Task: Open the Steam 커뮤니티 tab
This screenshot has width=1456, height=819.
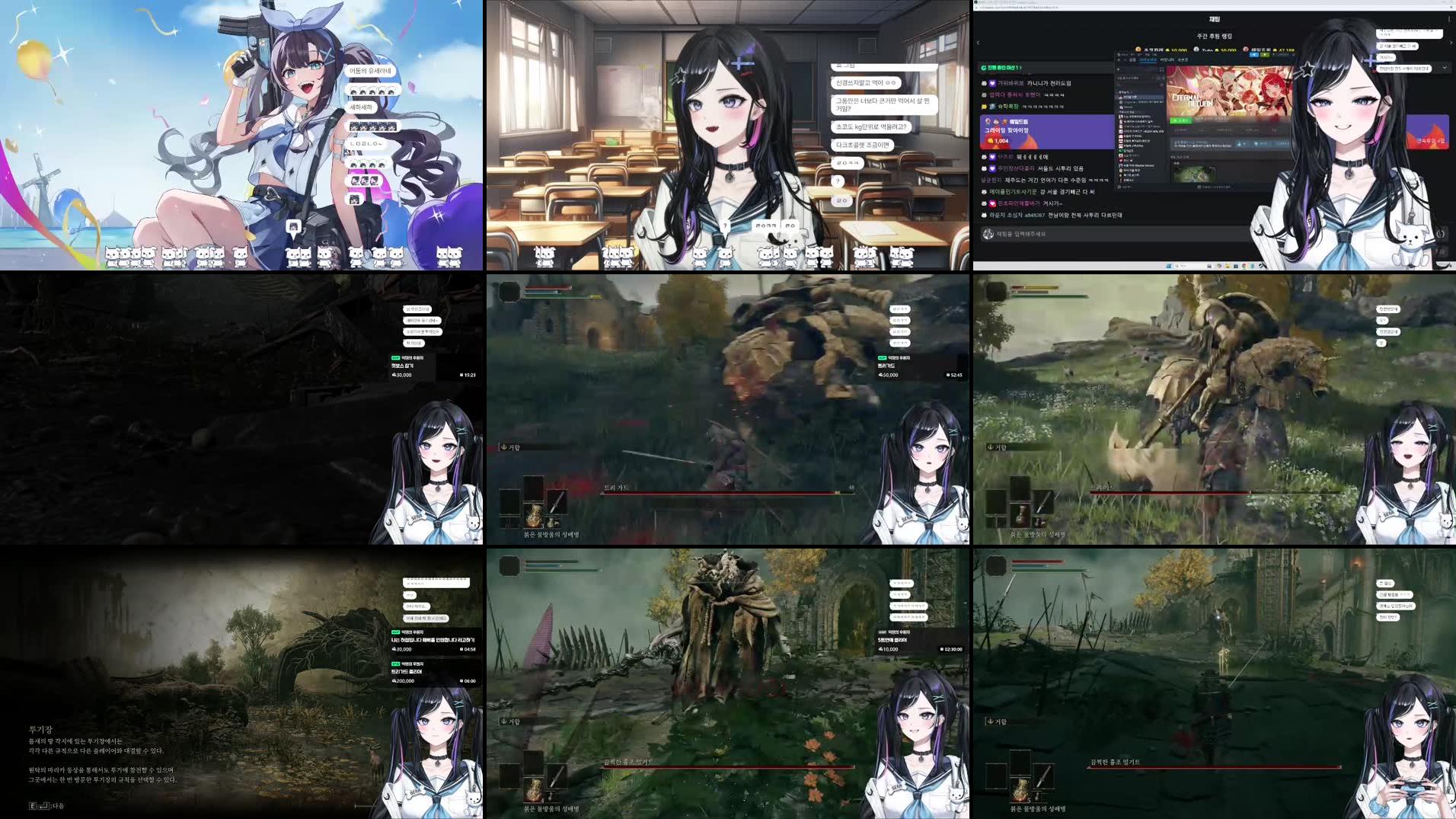Action: pyautogui.click(x=1167, y=60)
